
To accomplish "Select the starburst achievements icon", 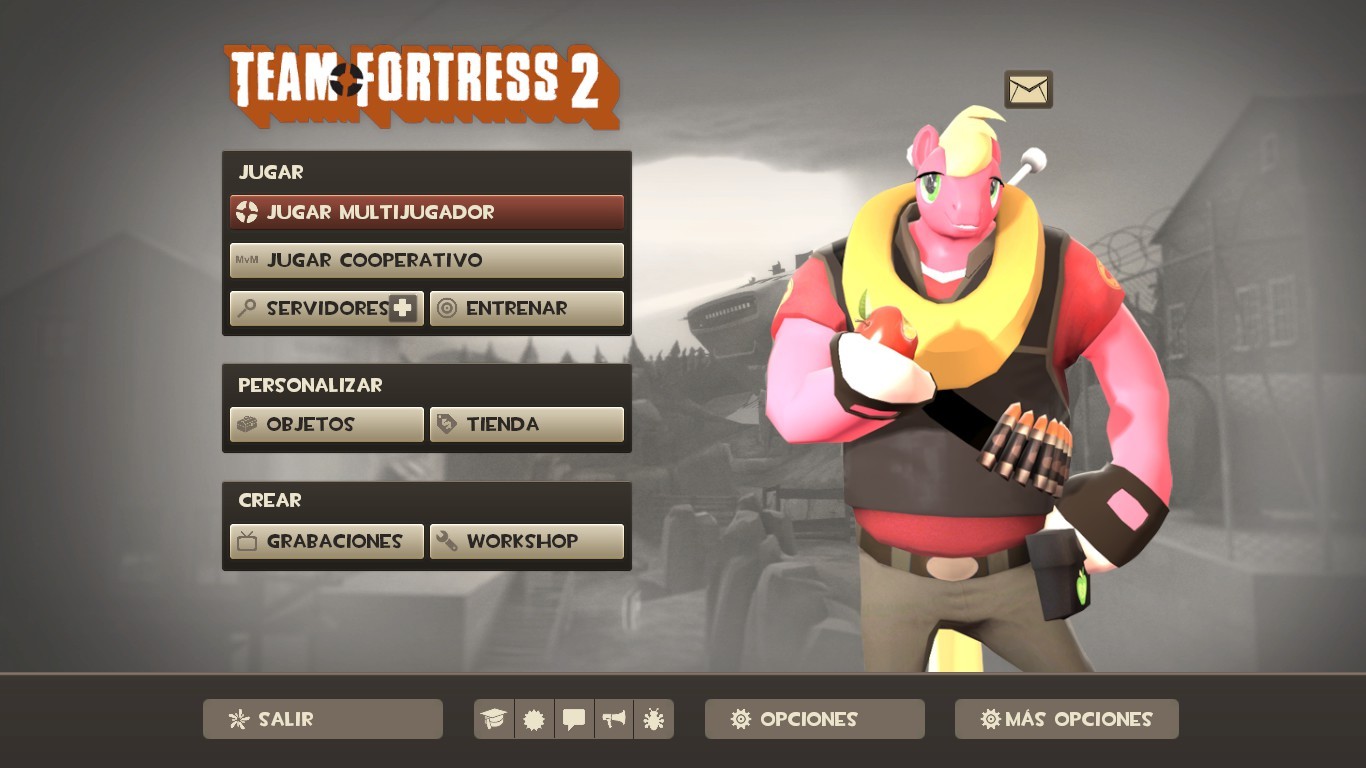I will (534, 719).
